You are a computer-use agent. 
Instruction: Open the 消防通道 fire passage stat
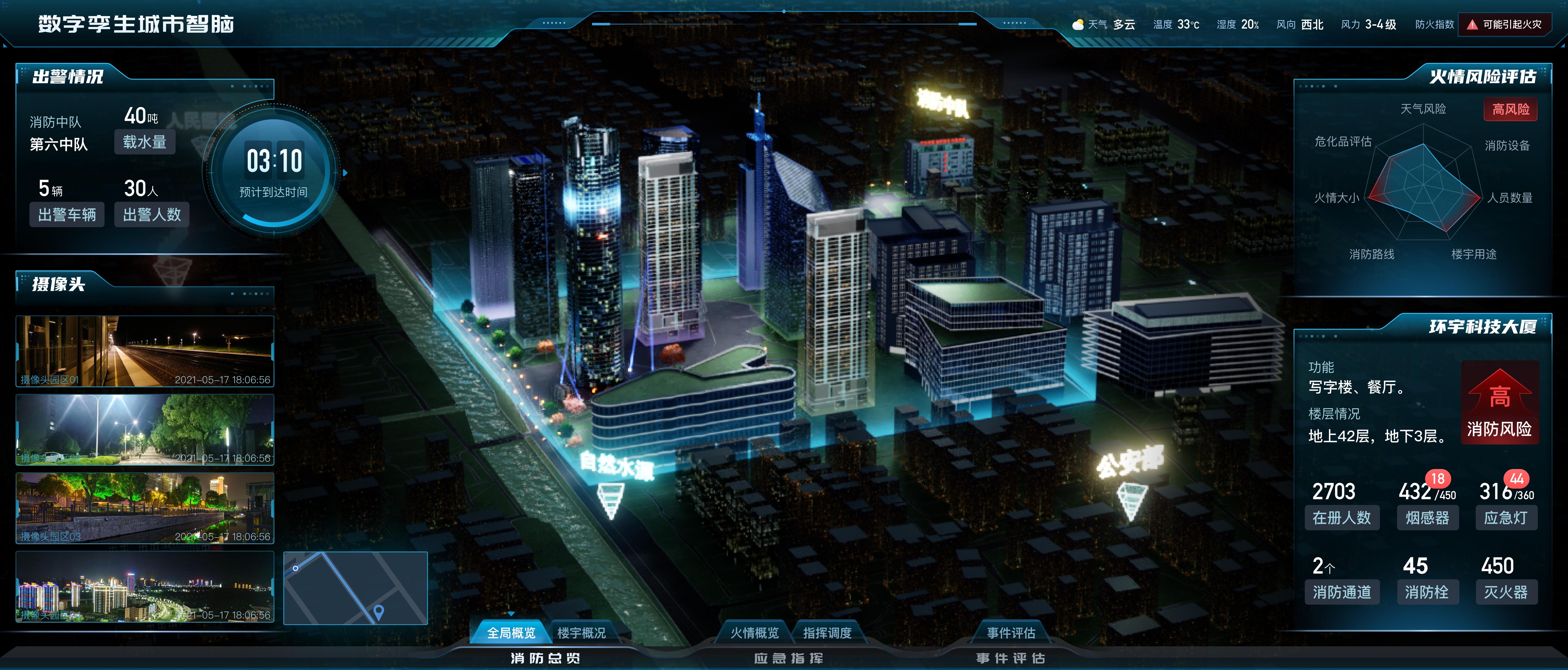1342,592
